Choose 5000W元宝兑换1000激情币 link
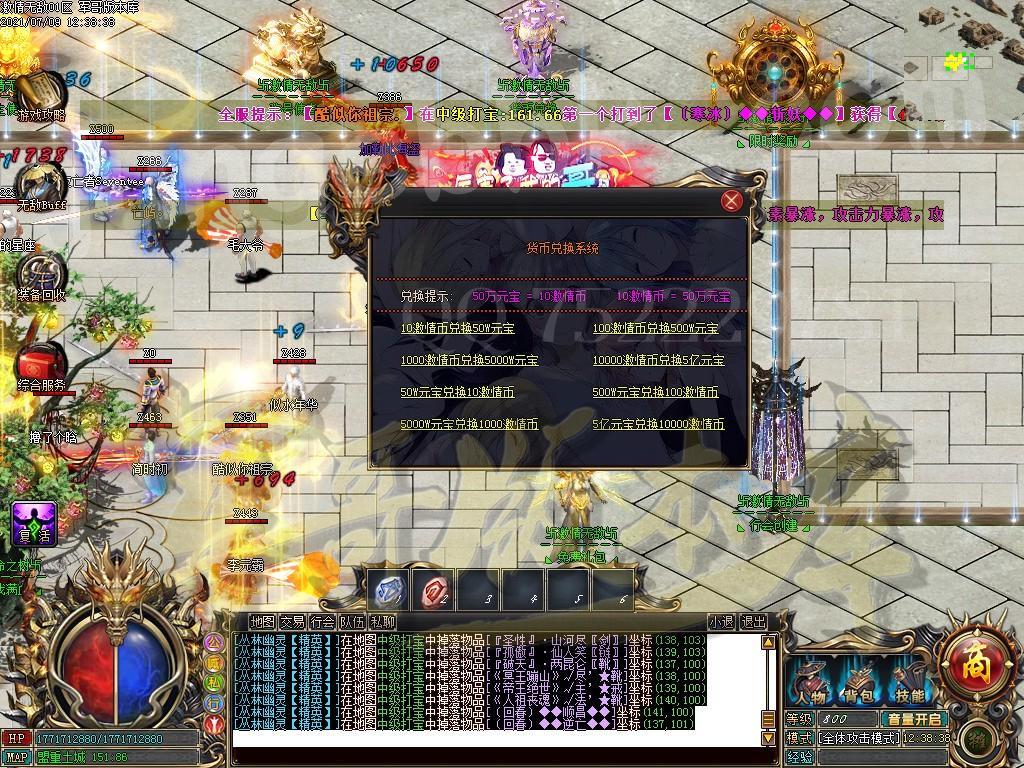The image size is (1024, 768). 469,424
